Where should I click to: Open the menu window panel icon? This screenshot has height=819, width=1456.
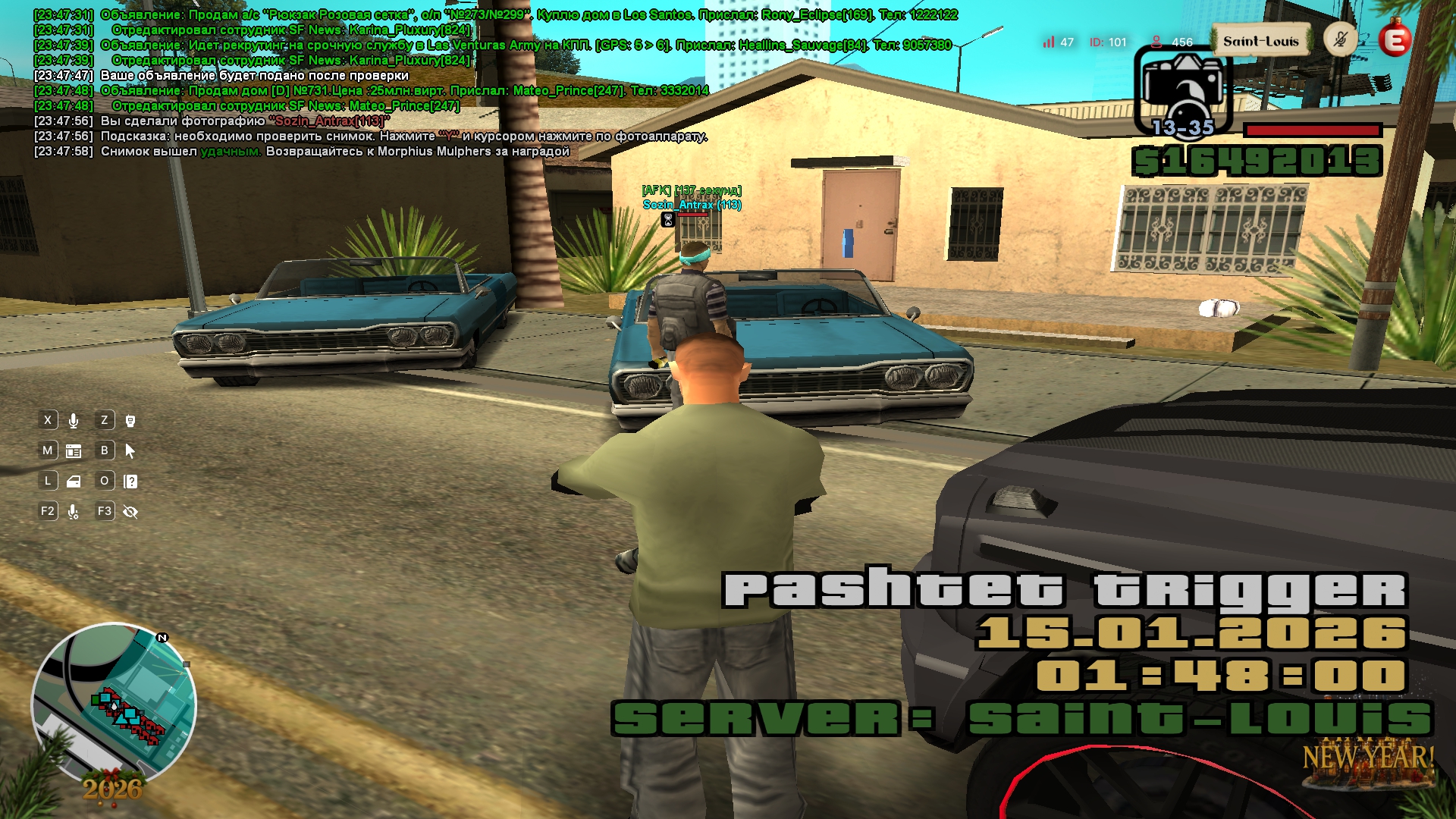click(x=74, y=451)
